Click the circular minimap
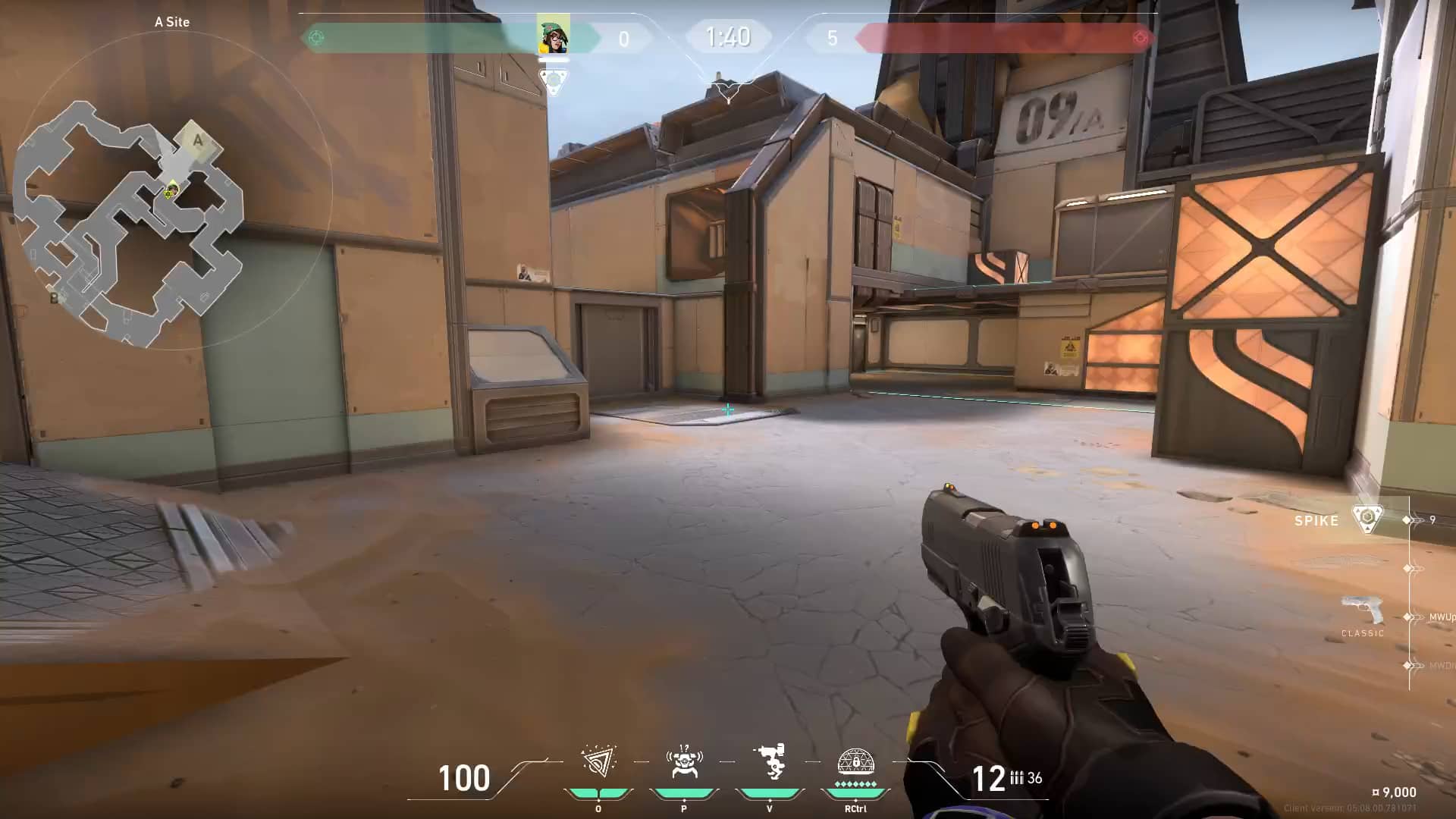Viewport: 1456px width, 819px height. (x=173, y=190)
